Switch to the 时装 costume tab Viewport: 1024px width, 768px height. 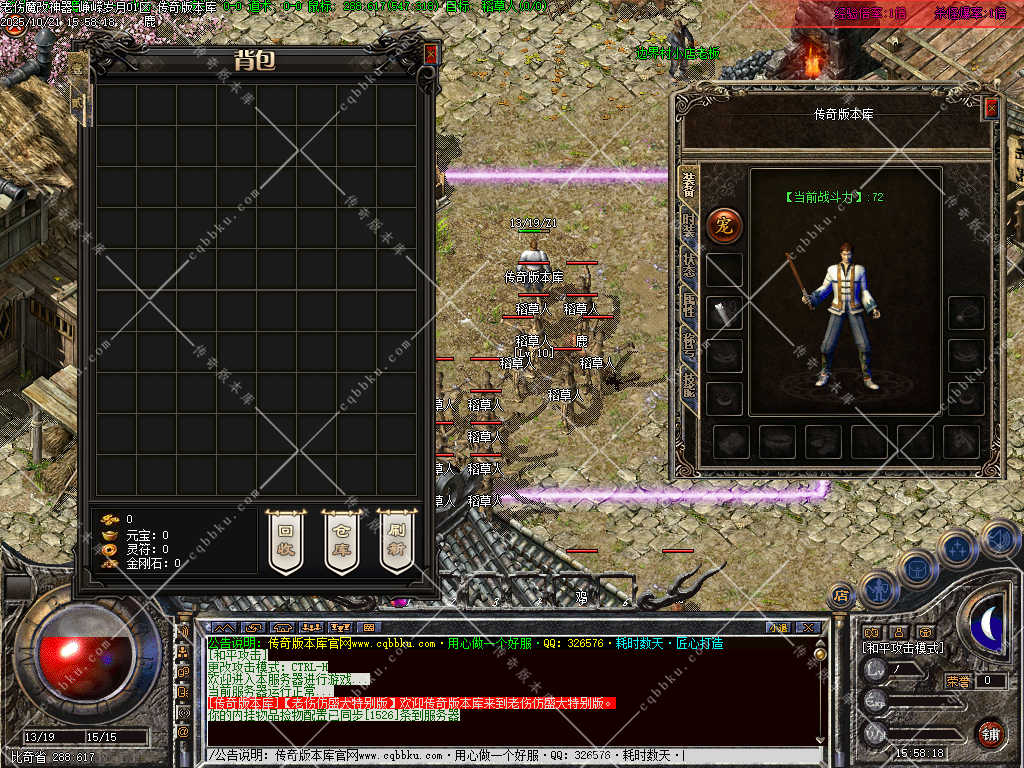click(688, 224)
